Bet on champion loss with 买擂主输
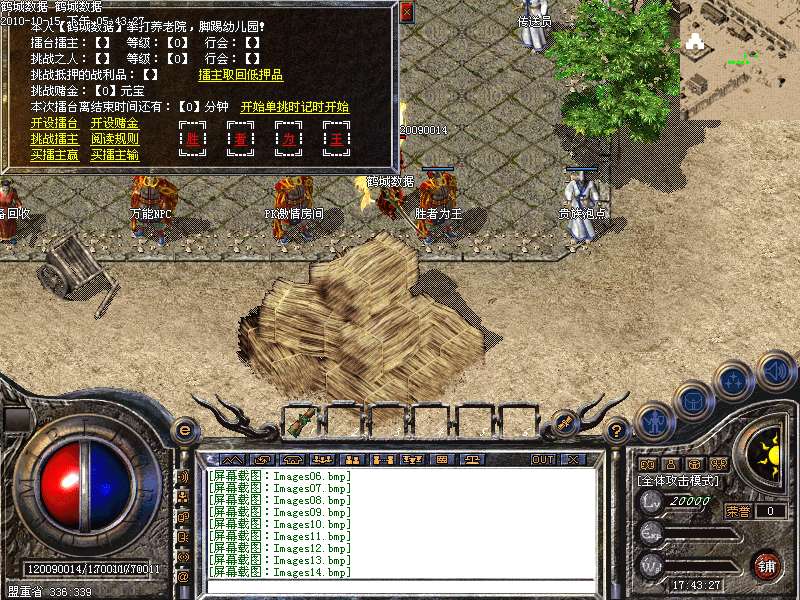800x600 pixels. pyautogui.click(x=115, y=155)
